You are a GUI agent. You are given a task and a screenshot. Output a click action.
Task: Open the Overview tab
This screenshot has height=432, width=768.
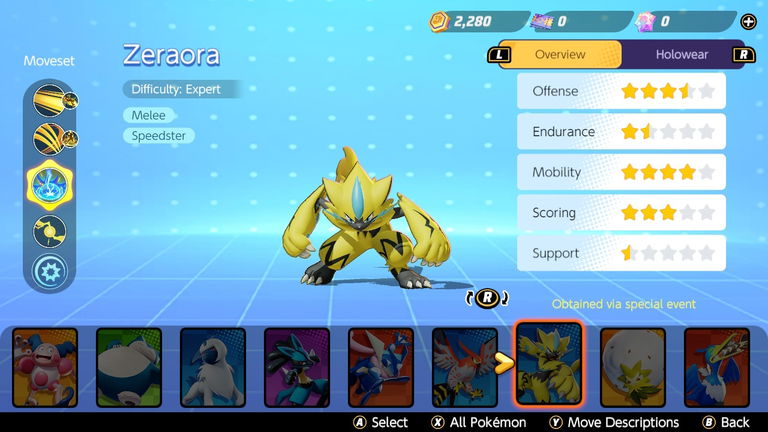pyautogui.click(x=560, y=54)
